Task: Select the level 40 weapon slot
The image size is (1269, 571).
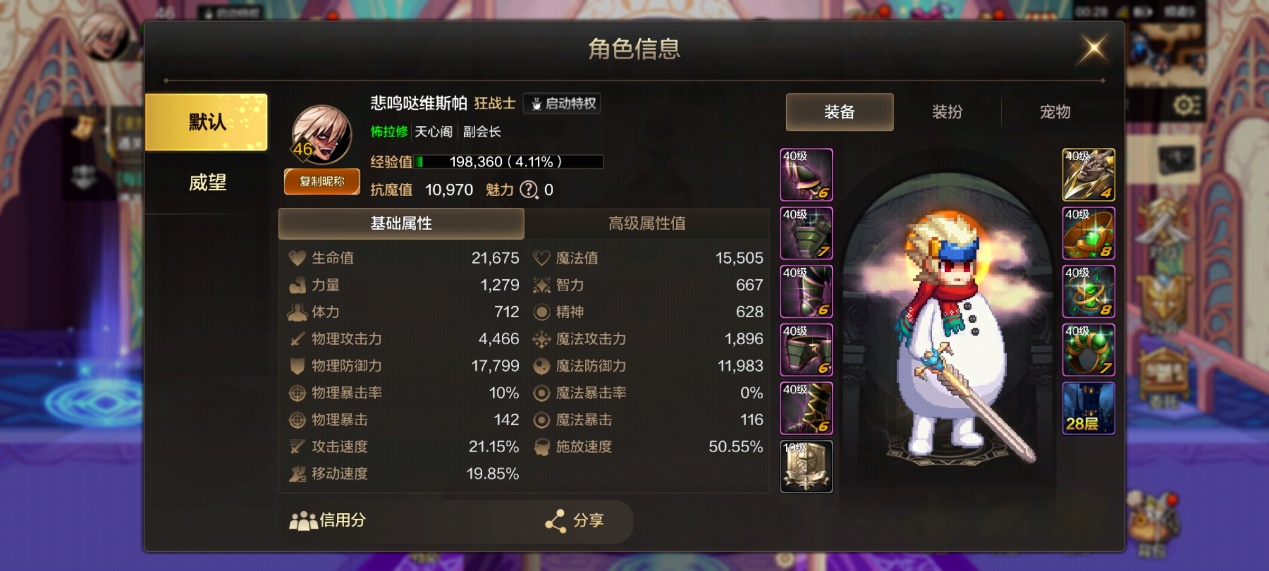Action: [1088, 175]
